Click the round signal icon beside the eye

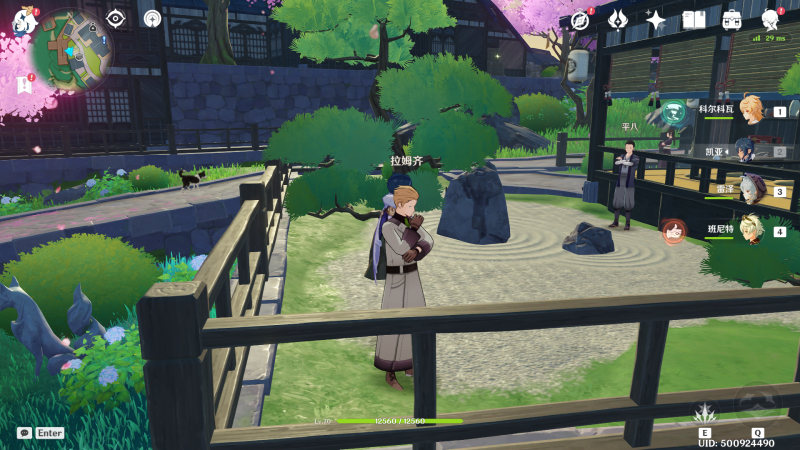[152, 18]
